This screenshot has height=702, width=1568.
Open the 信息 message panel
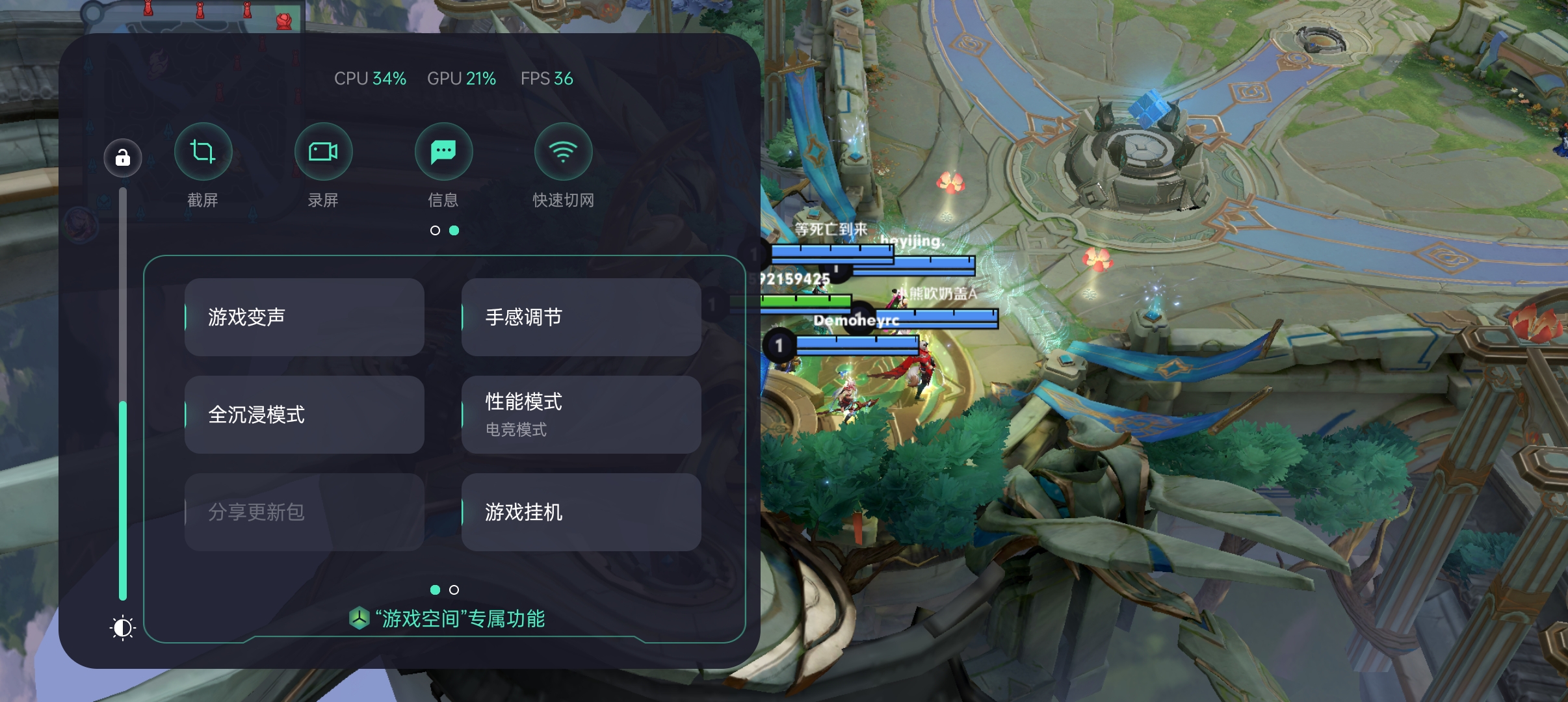pos(443,151)
